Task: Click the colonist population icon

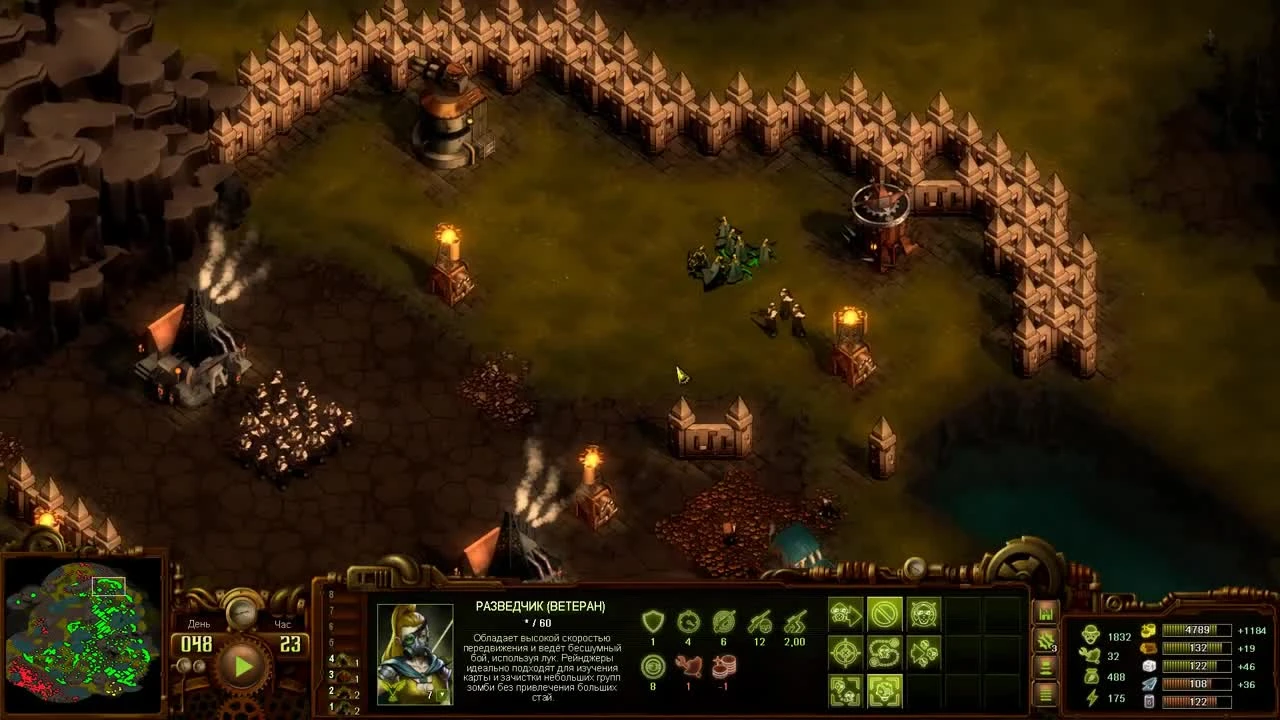Action: tap(1092, 636)
